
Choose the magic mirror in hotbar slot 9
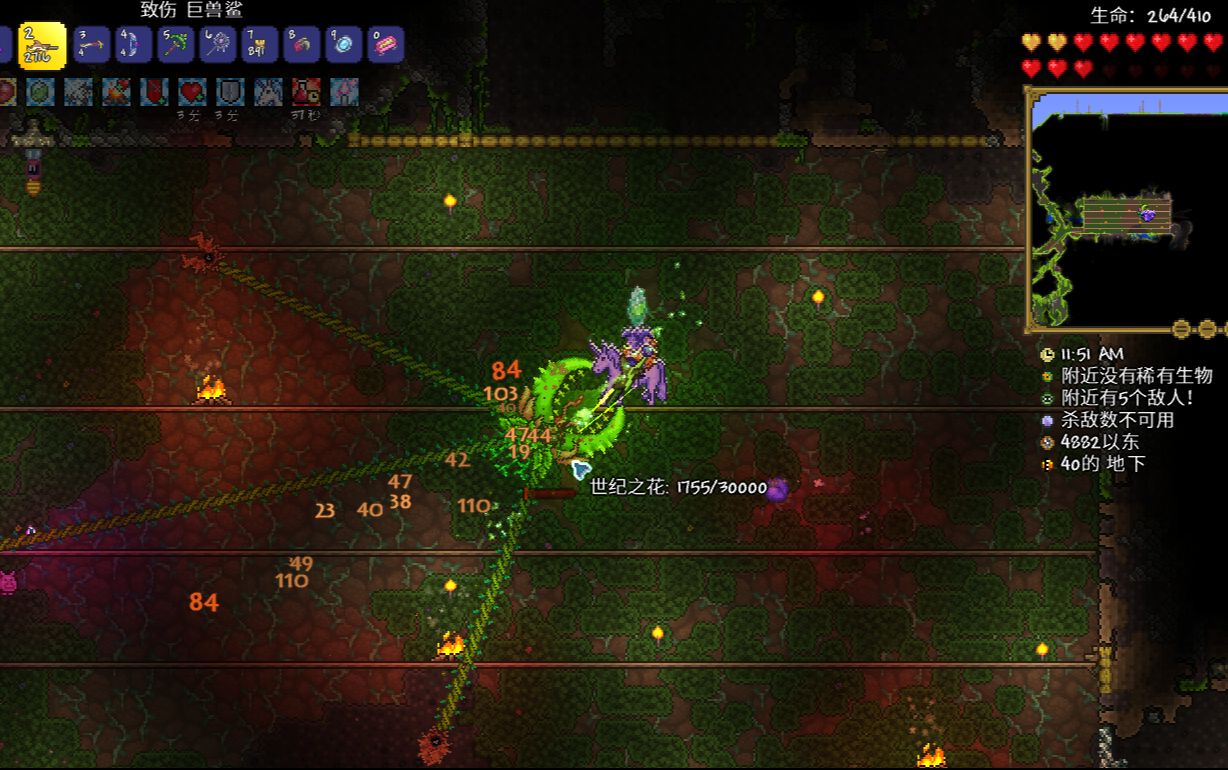343,45
